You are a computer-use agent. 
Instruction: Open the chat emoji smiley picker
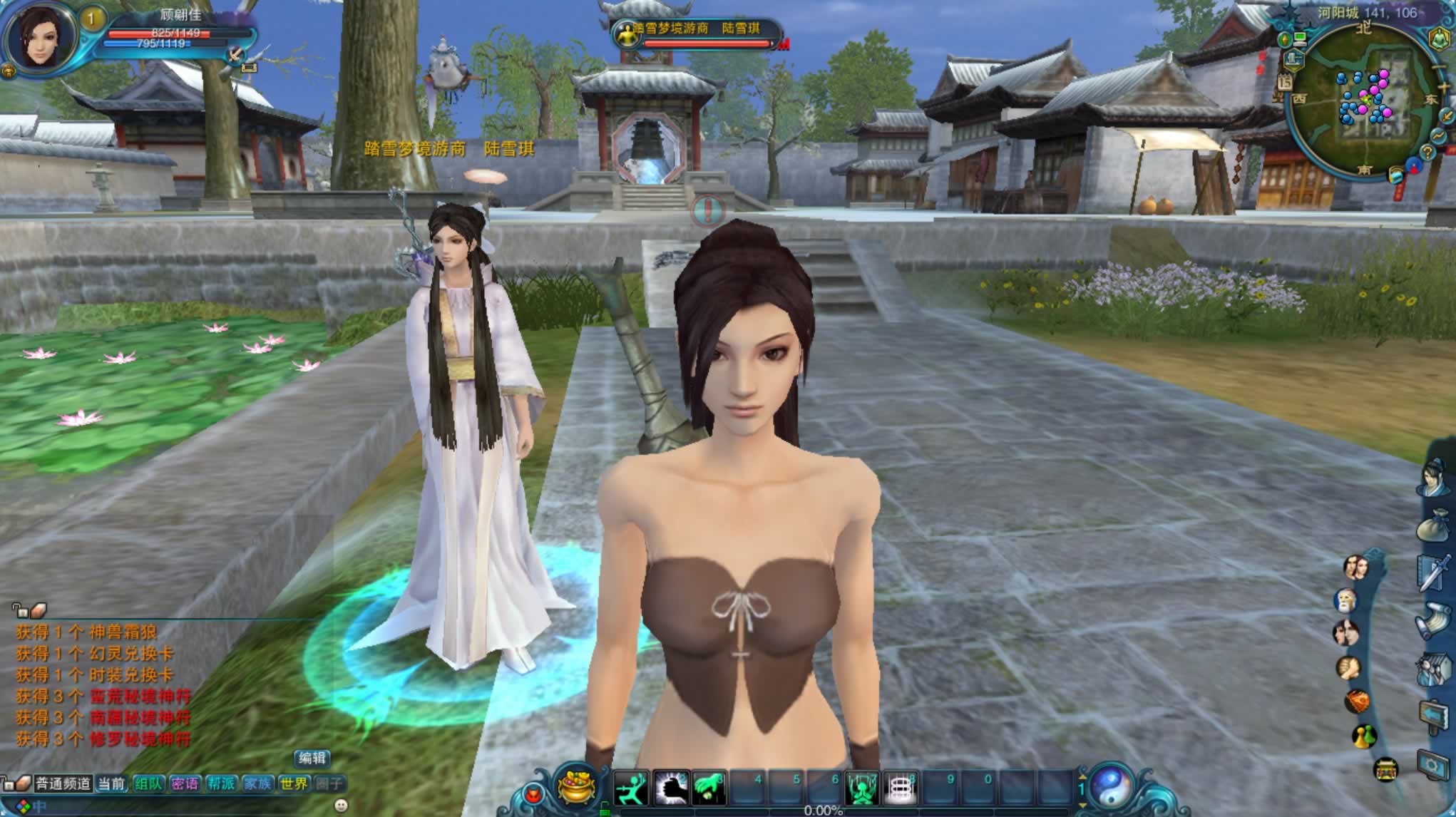coord(341,806)
